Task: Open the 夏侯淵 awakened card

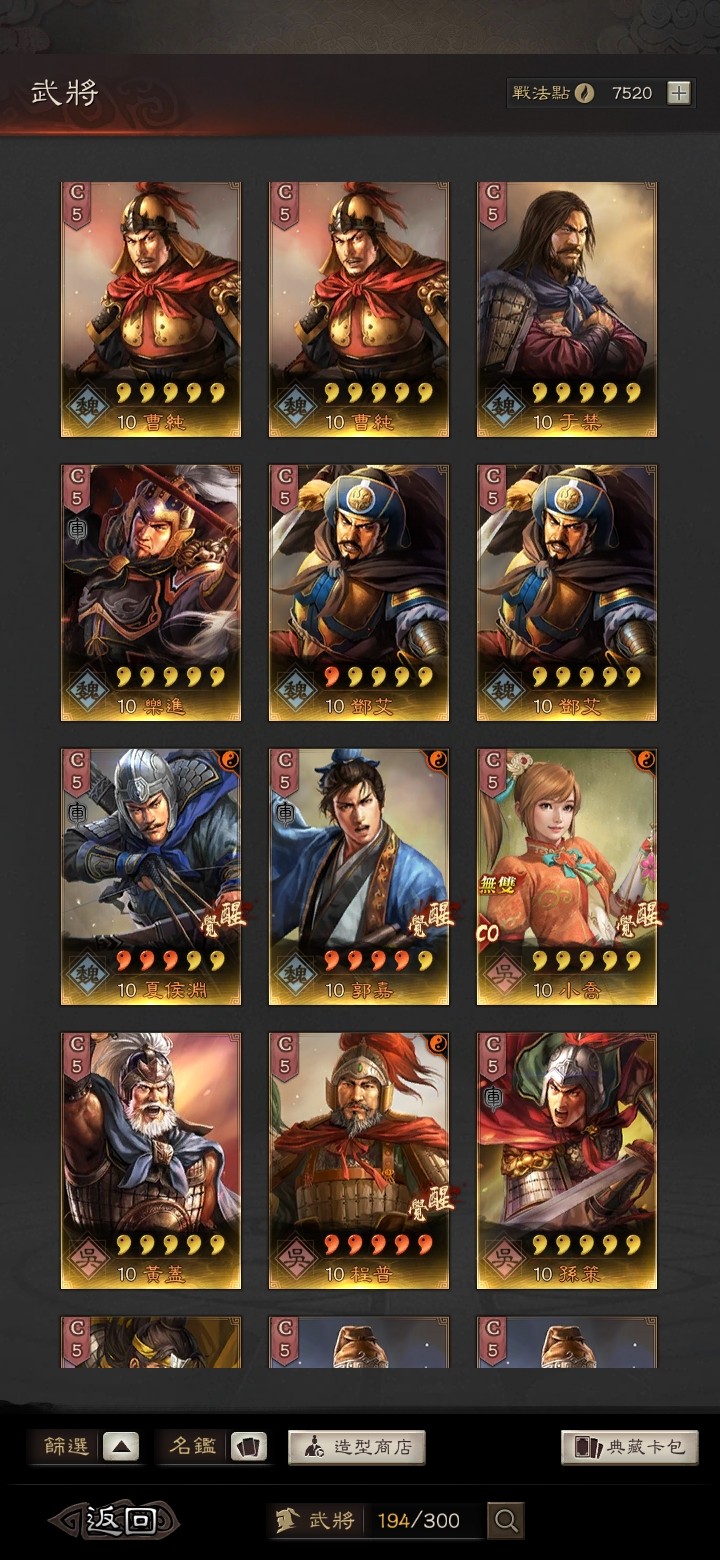Action: 151,877
